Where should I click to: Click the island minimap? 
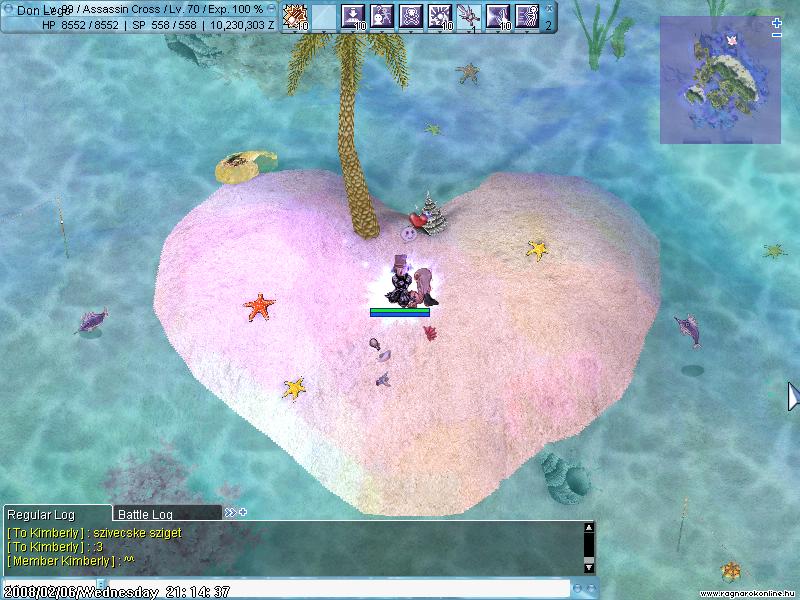pos(720,82)
